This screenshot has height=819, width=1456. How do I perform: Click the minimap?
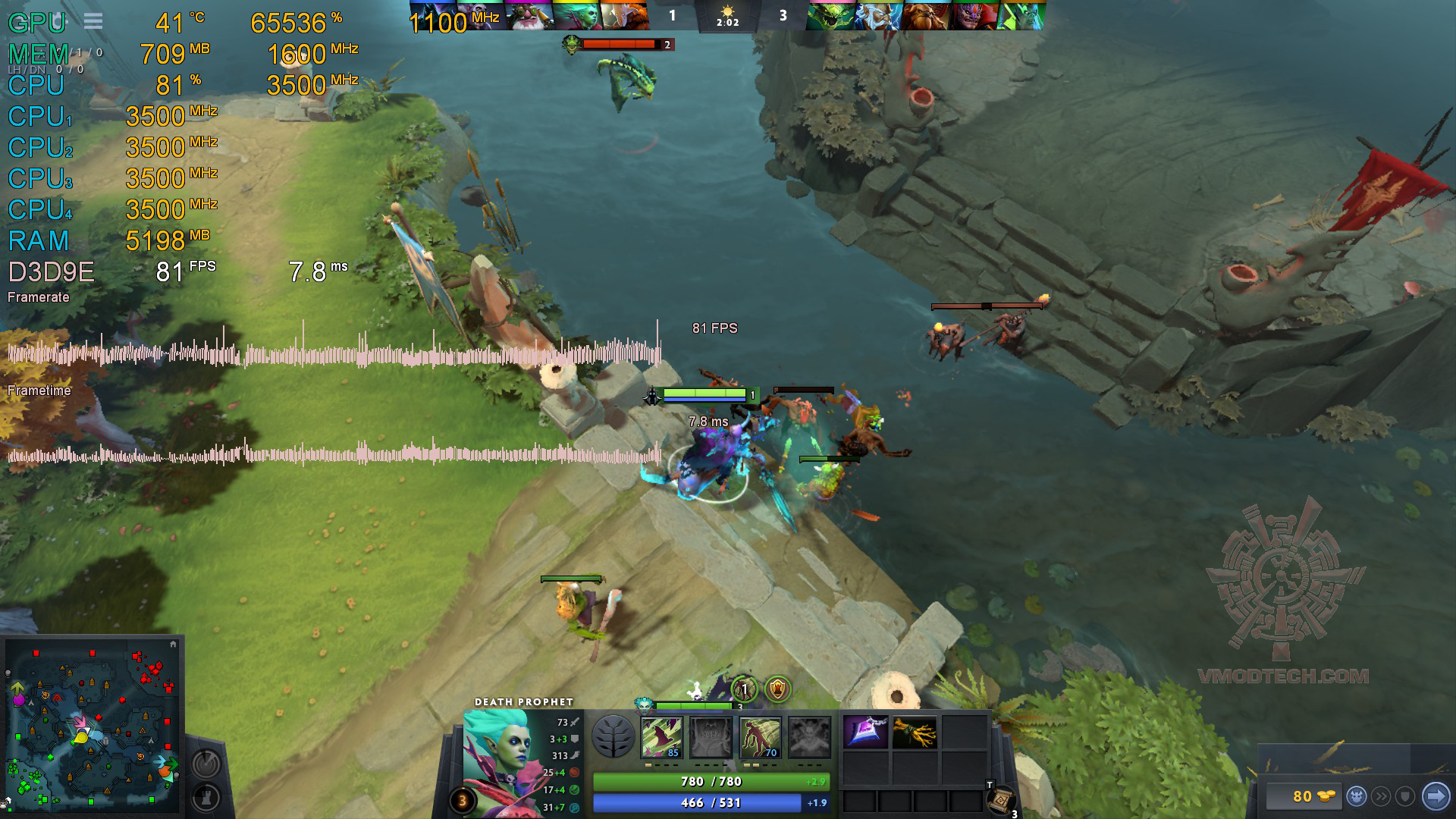click(x=93, y=726)
